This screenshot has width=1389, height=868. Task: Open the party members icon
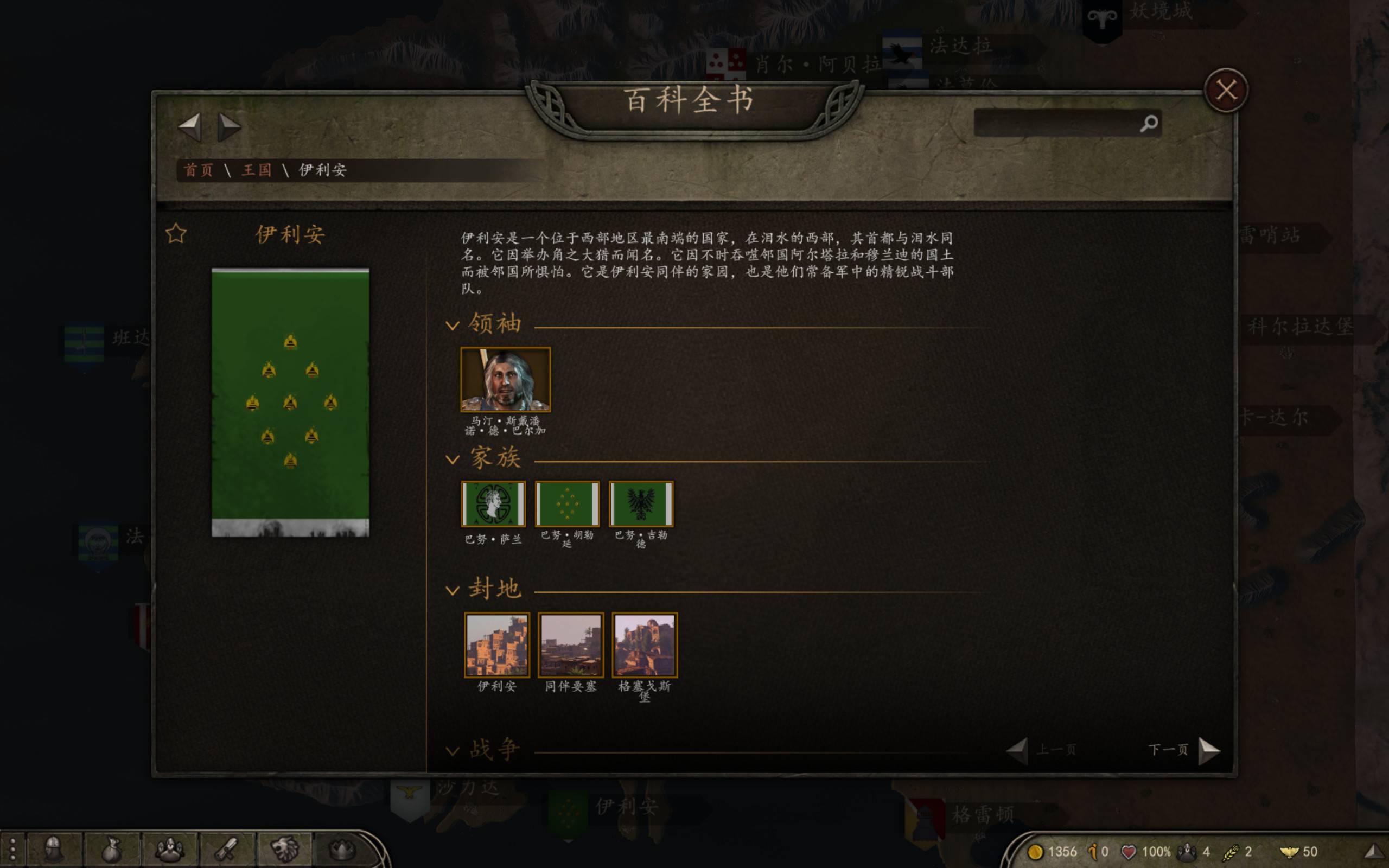click(169, 850)
